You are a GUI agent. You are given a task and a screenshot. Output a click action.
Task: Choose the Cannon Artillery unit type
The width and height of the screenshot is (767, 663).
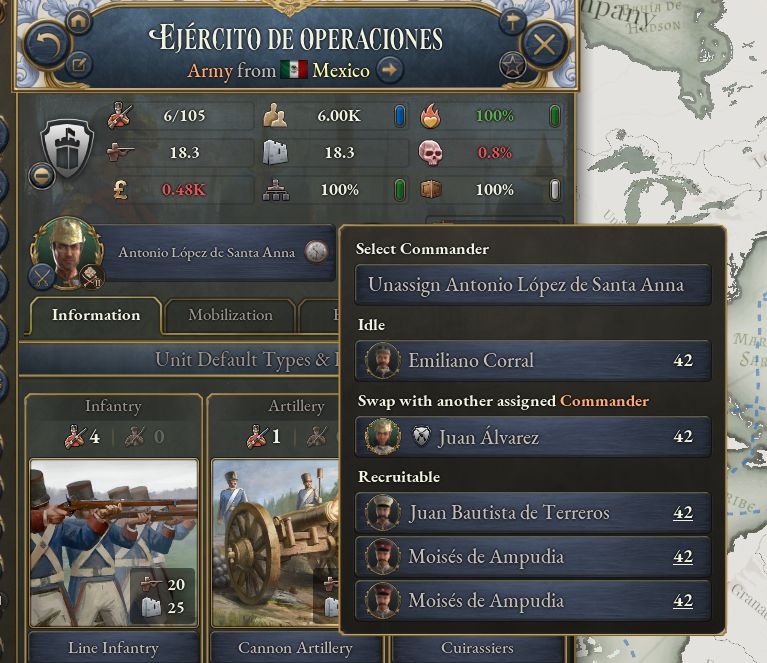[296, 648]
